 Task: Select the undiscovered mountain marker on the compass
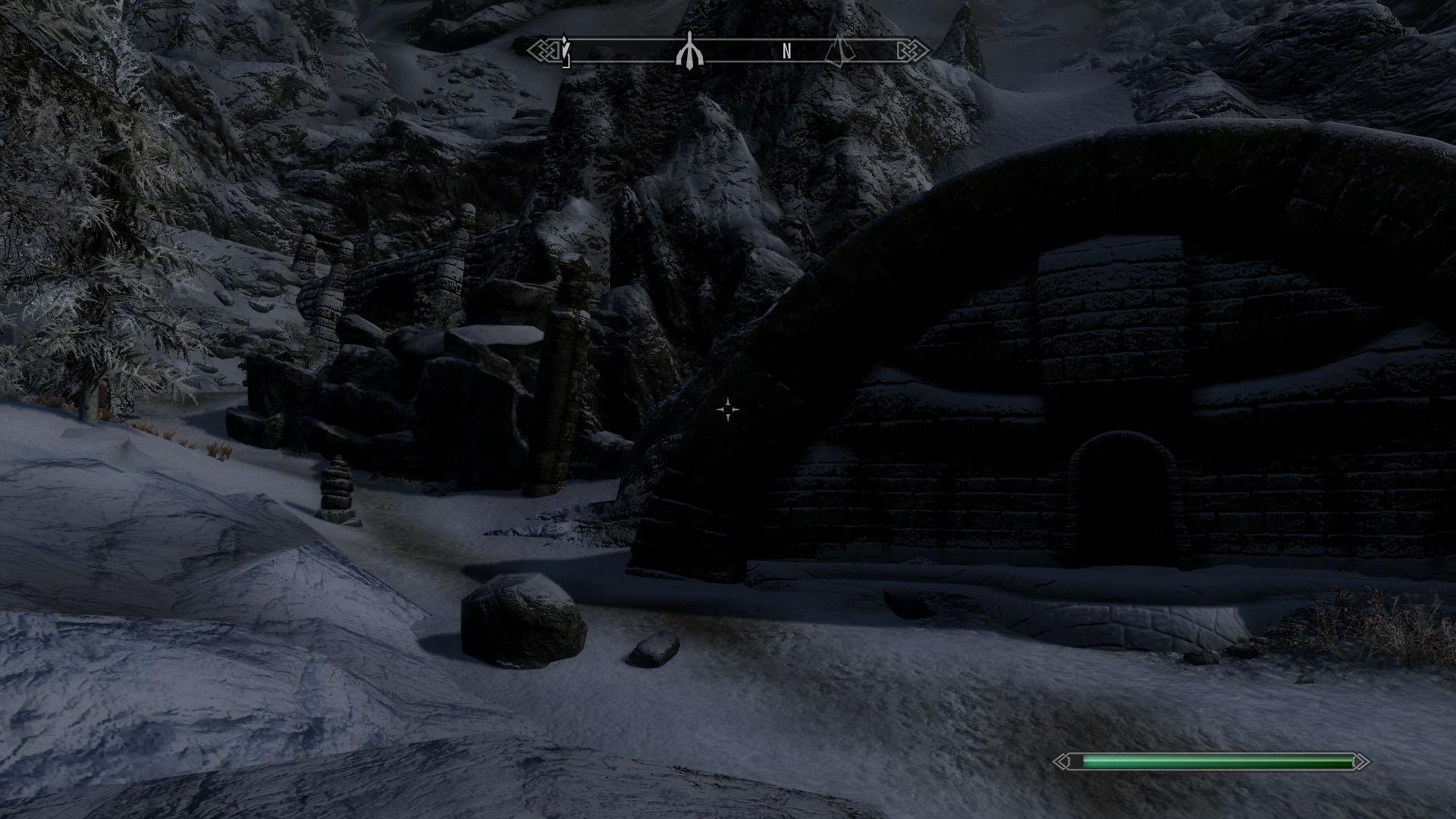pos(839,52)
